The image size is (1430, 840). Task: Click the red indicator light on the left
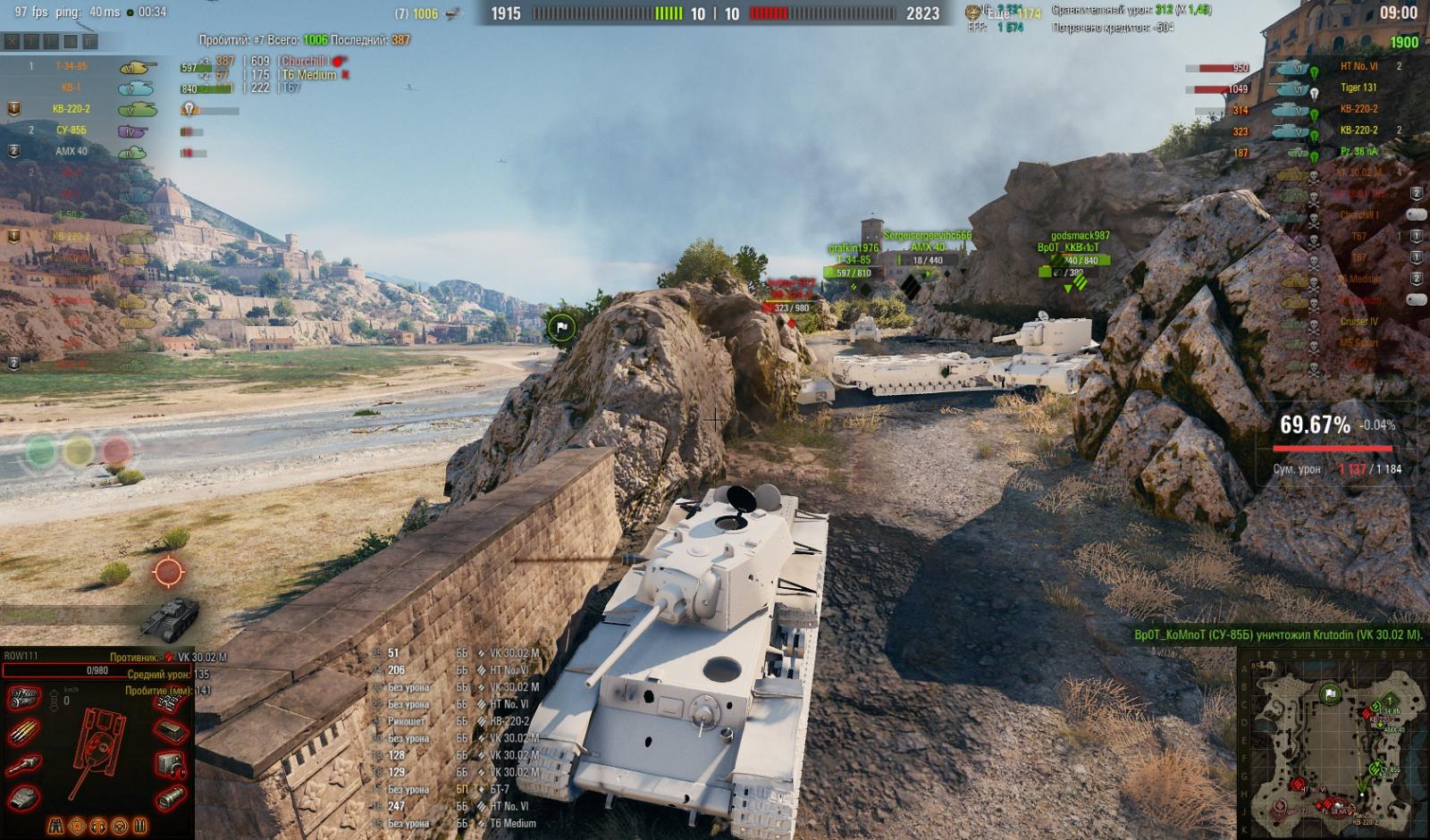(x=116, y=449)
